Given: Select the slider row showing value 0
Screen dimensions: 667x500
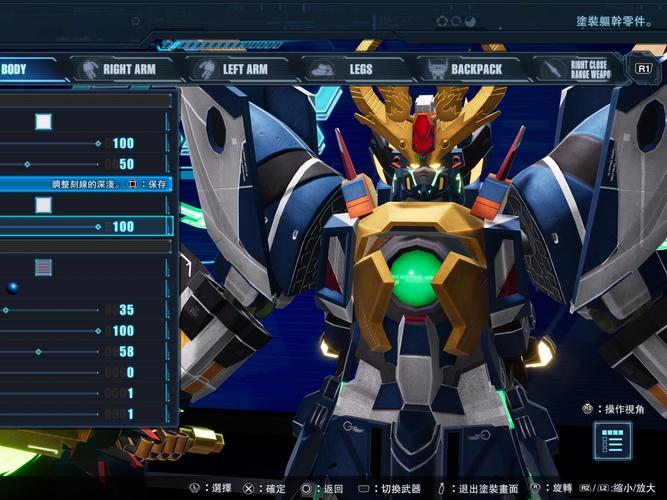Looking at the screenshot, I should (x=60, y=372).
